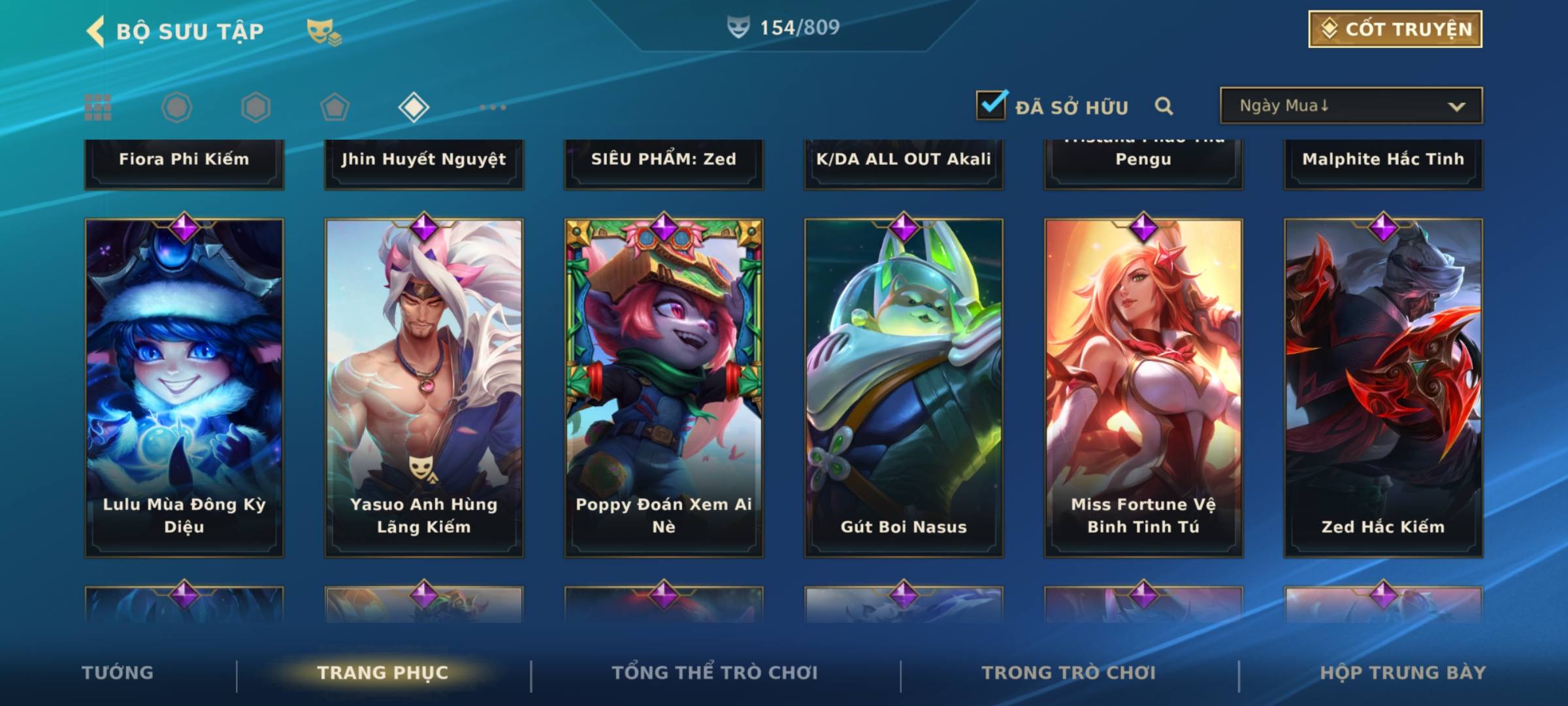Image resolution: width=1568 pixels, height=706 pixels.
Task: Open the Ngày Mua sort dropdown
Action: pos(1350,106)
